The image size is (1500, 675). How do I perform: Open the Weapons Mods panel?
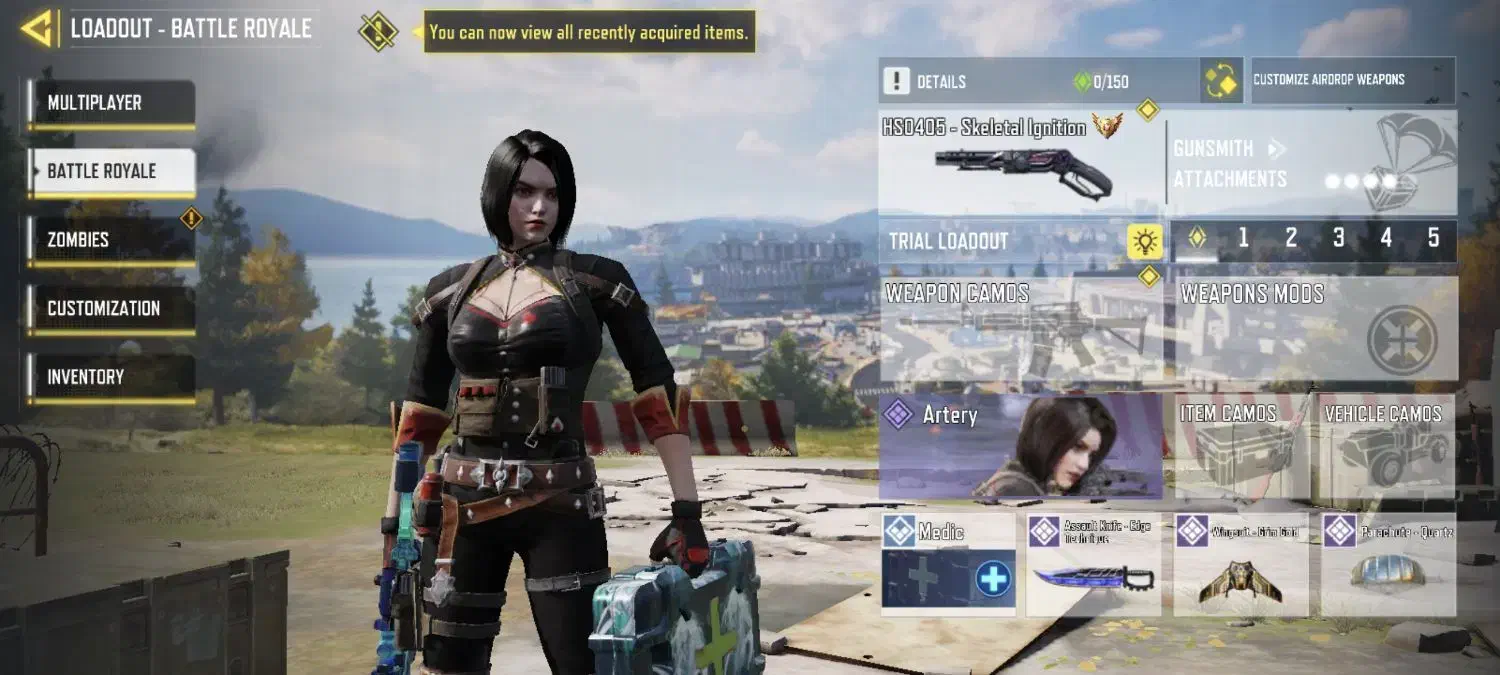point(1315,328)
